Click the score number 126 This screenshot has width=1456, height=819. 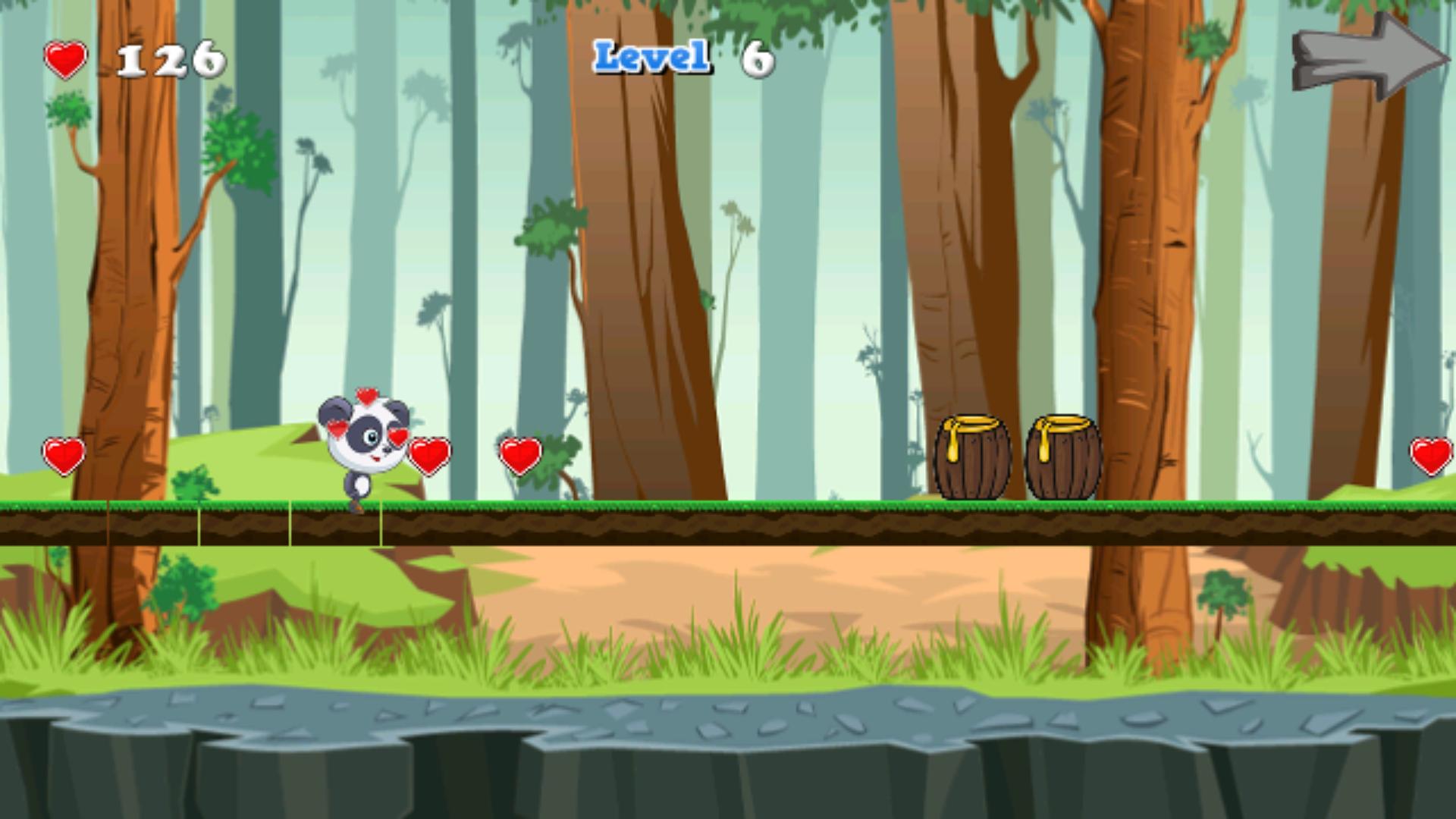pyautogui.click(x=168, y=59)
